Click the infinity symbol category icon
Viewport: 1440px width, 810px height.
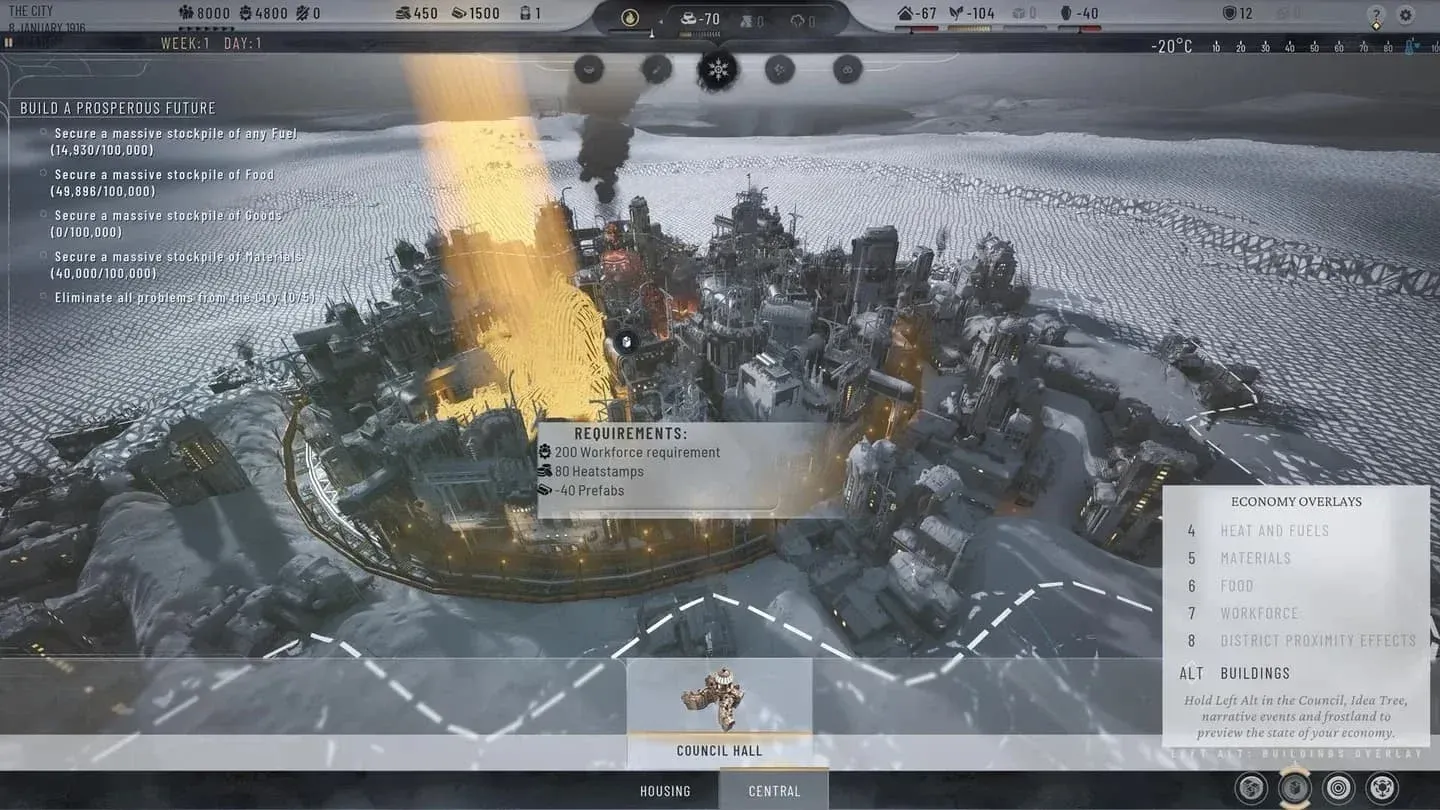(847, 69)
